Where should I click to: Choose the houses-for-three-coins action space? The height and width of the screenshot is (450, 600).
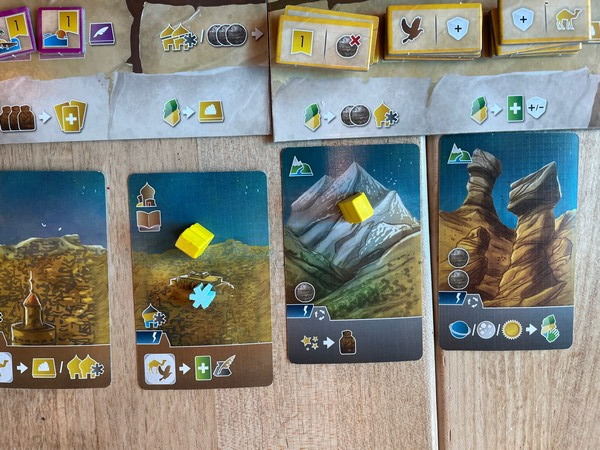[x=204, y=38]
